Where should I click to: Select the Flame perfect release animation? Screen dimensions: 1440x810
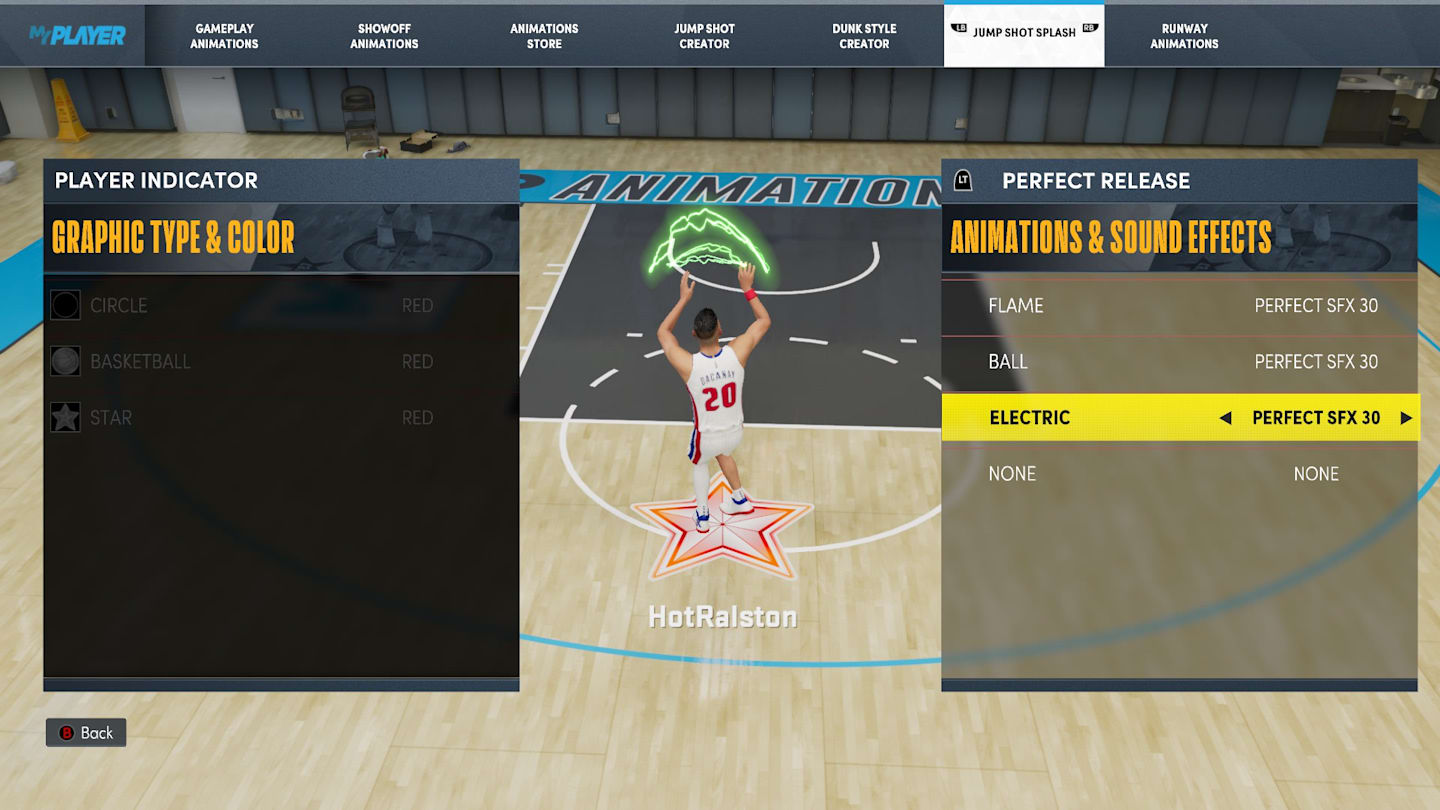point(1180,306)
